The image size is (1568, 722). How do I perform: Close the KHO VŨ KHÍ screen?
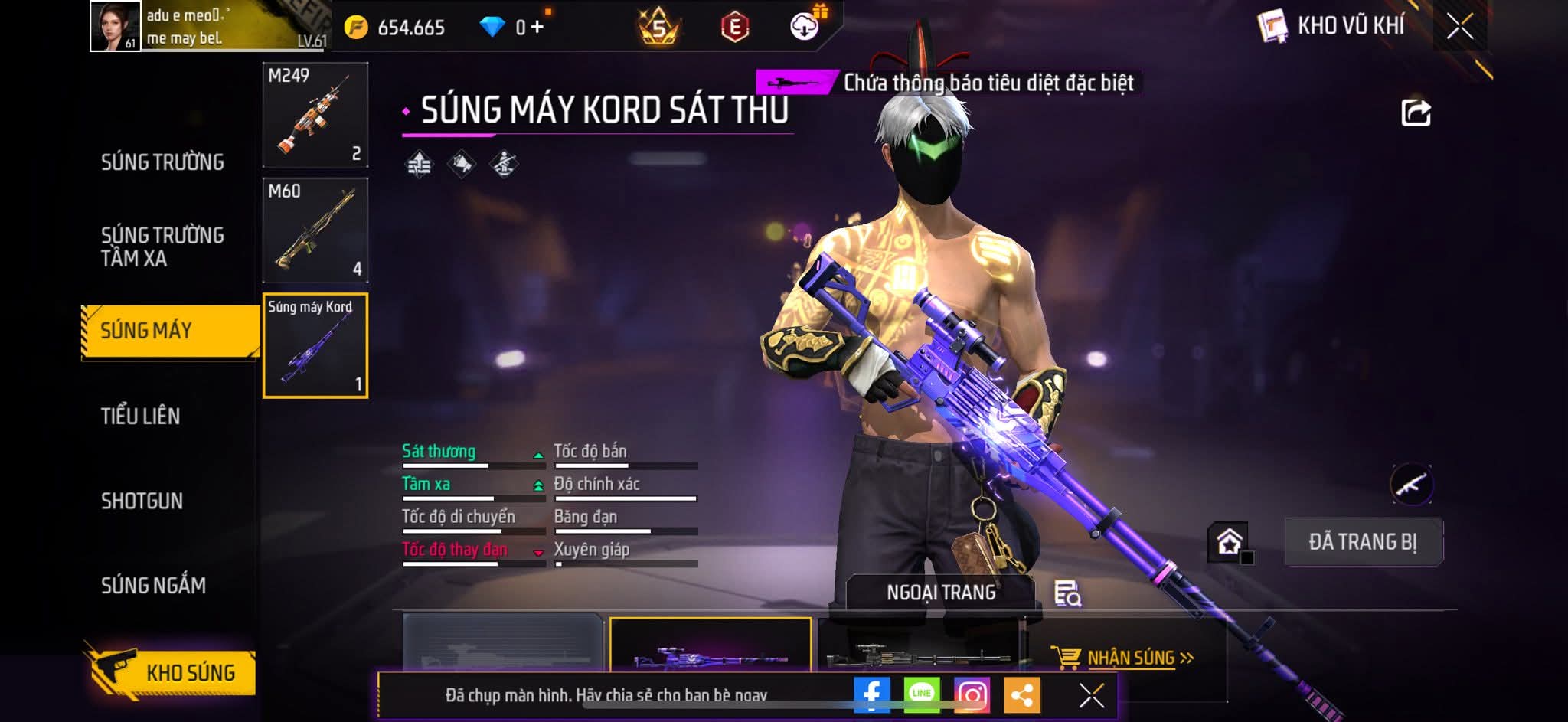tap(1459, 27)
